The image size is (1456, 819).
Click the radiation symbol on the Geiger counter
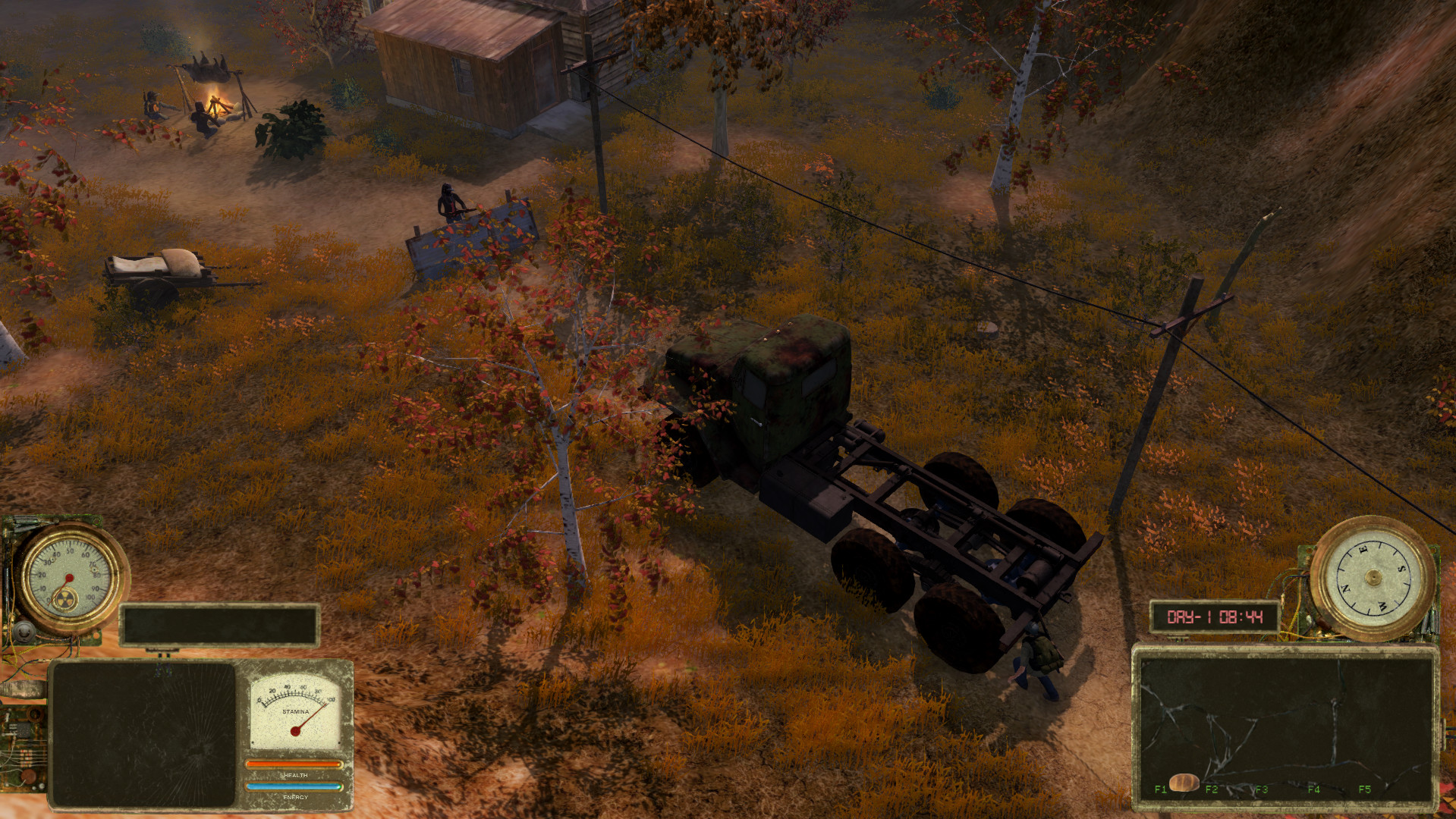pyautogui.click(x=65, y=599)
